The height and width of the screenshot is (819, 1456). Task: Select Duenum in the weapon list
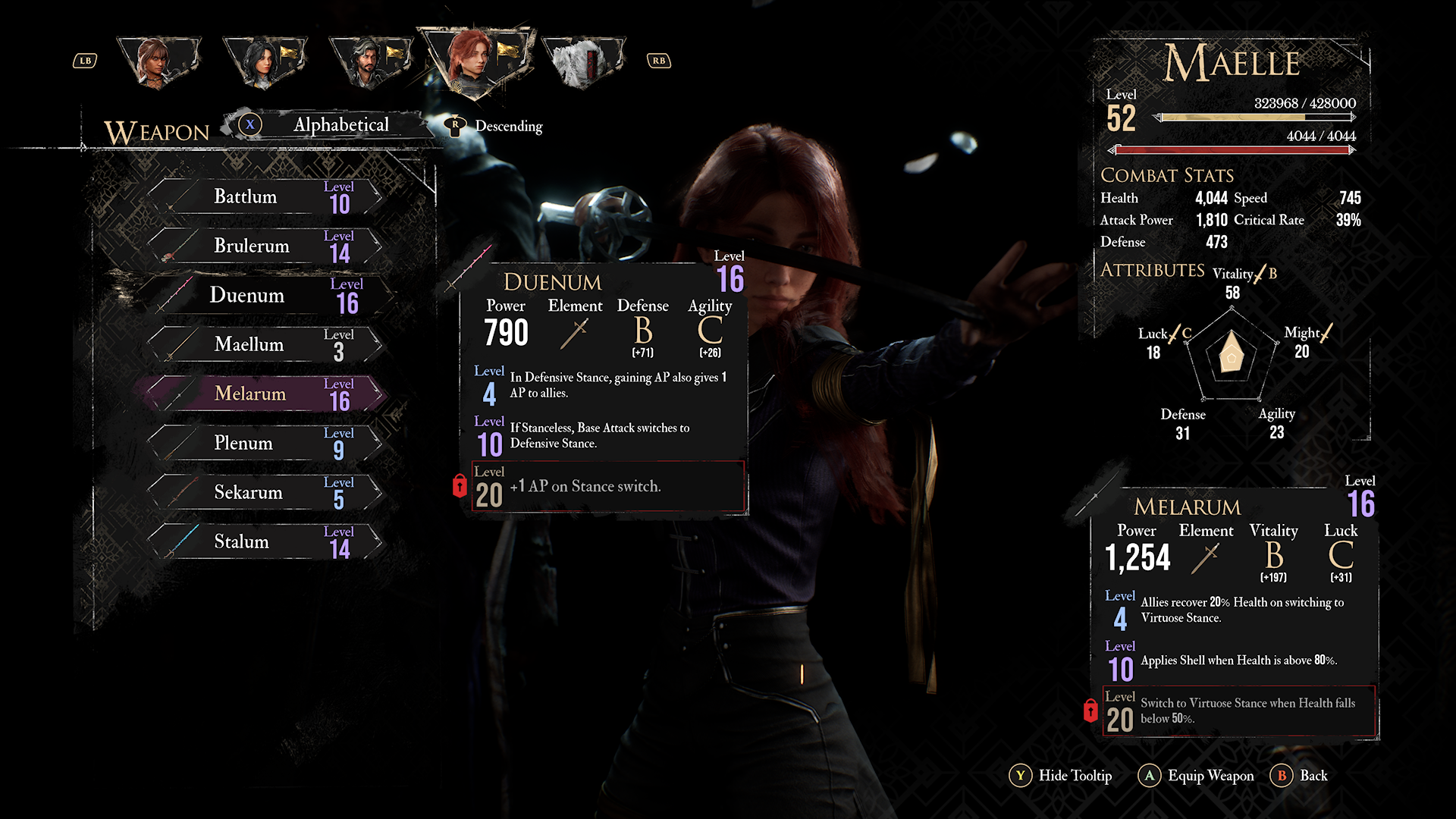click(x=265, y=296)
